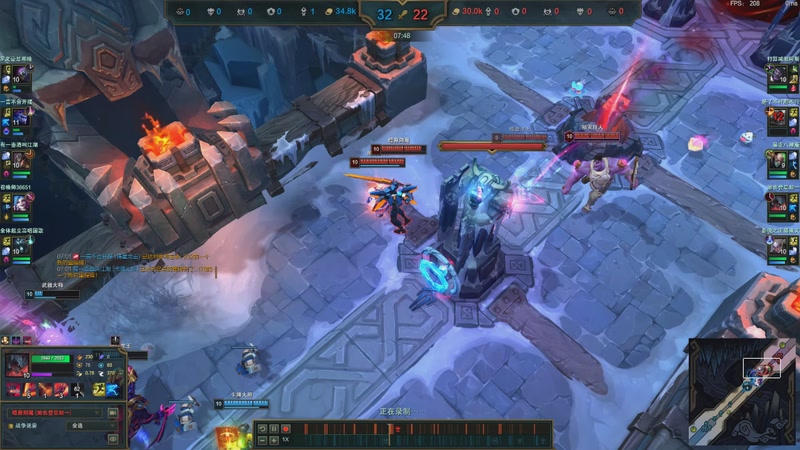Increase replay speed with the plus button
Image resolution: width=800 pixels, height=450 pixels.
coord(274,440)
